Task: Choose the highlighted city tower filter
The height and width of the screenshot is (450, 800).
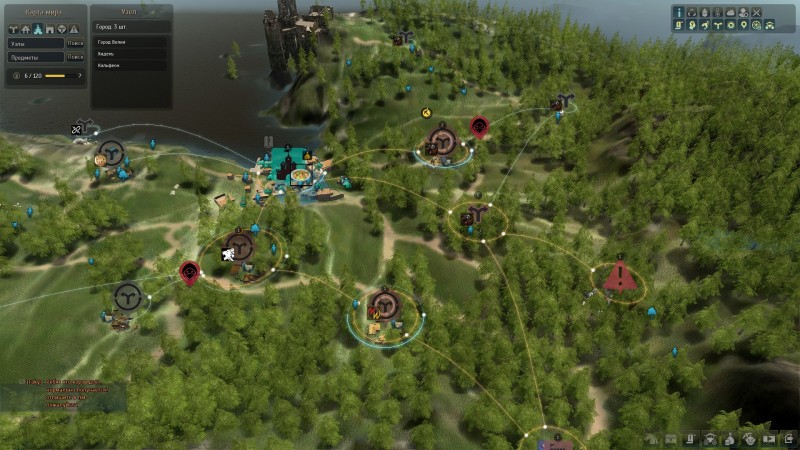Action: (x=38, y=29)
